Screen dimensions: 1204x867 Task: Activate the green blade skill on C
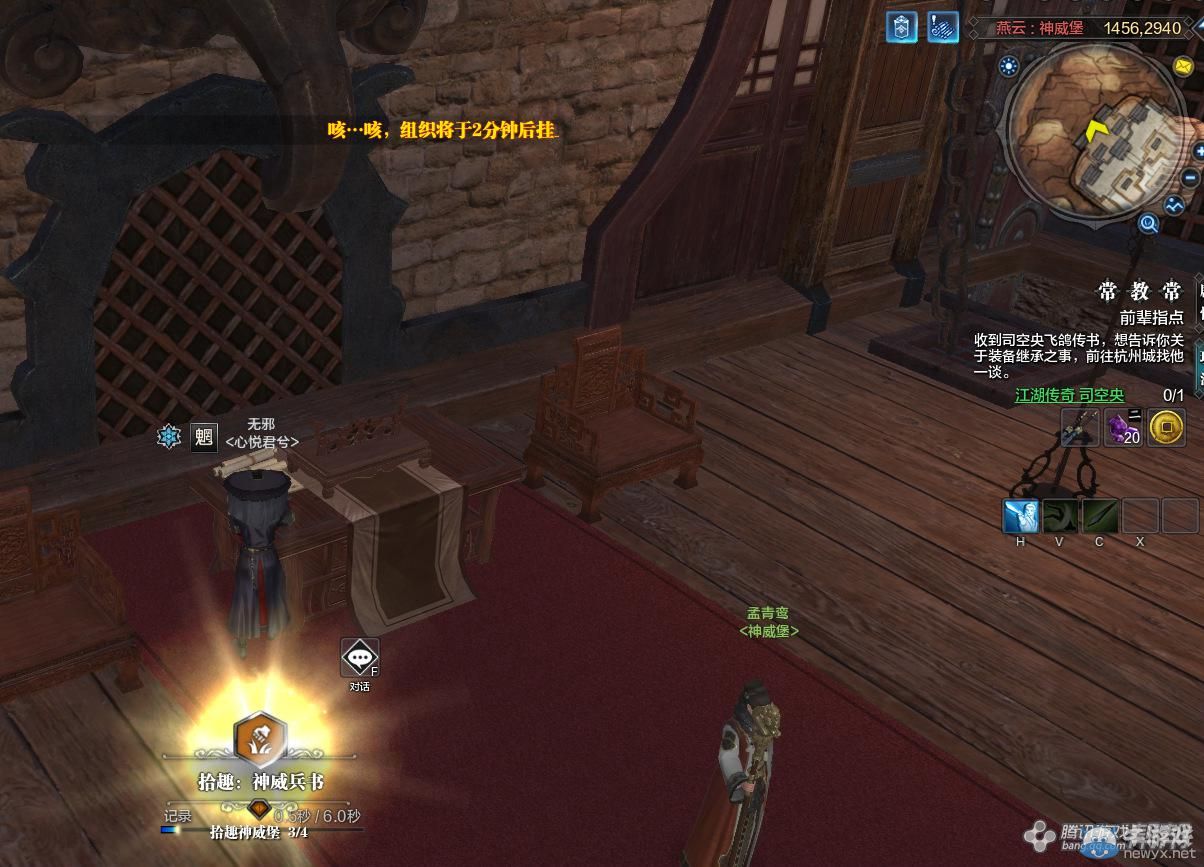pyautogui.click(x=1099, y=517)
